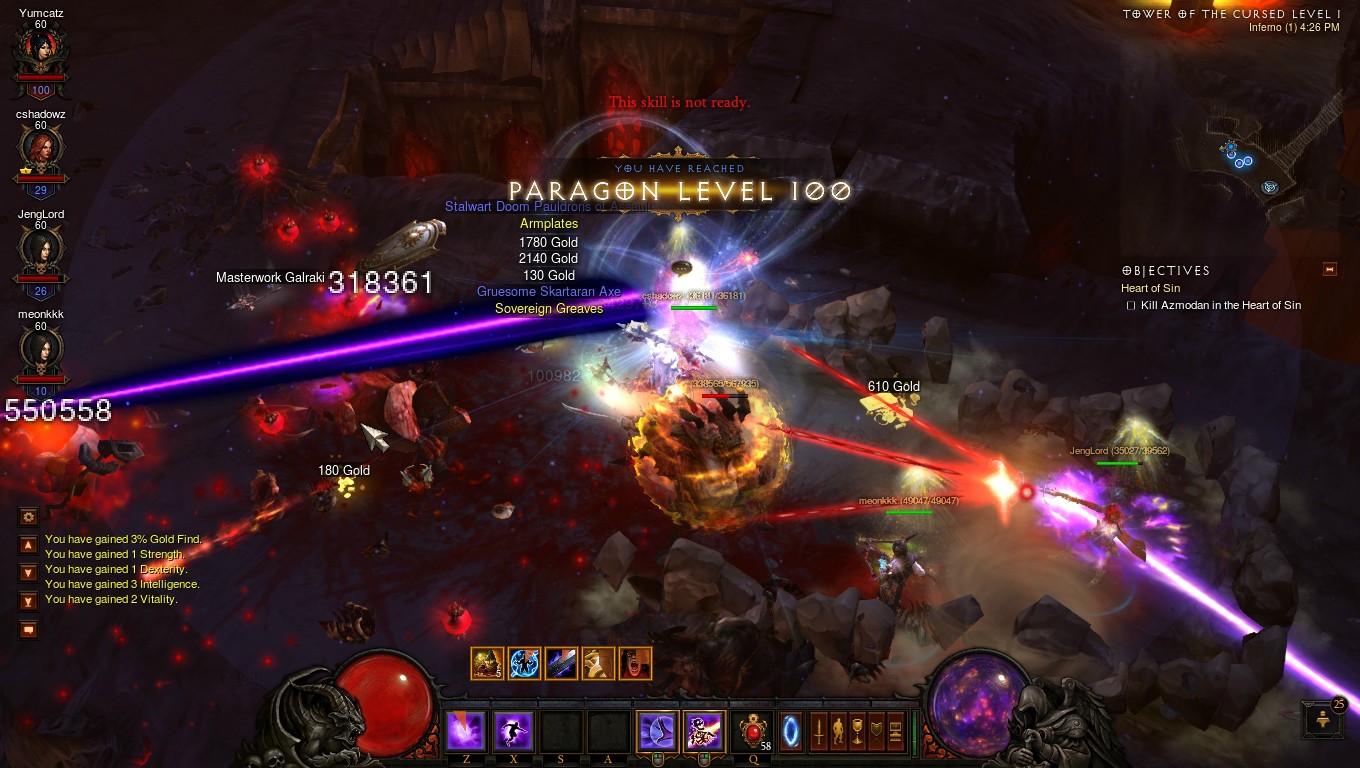1360x768 pixels.
Task: Activate the skill in the X slot
Action: click(x=512, y=731)
